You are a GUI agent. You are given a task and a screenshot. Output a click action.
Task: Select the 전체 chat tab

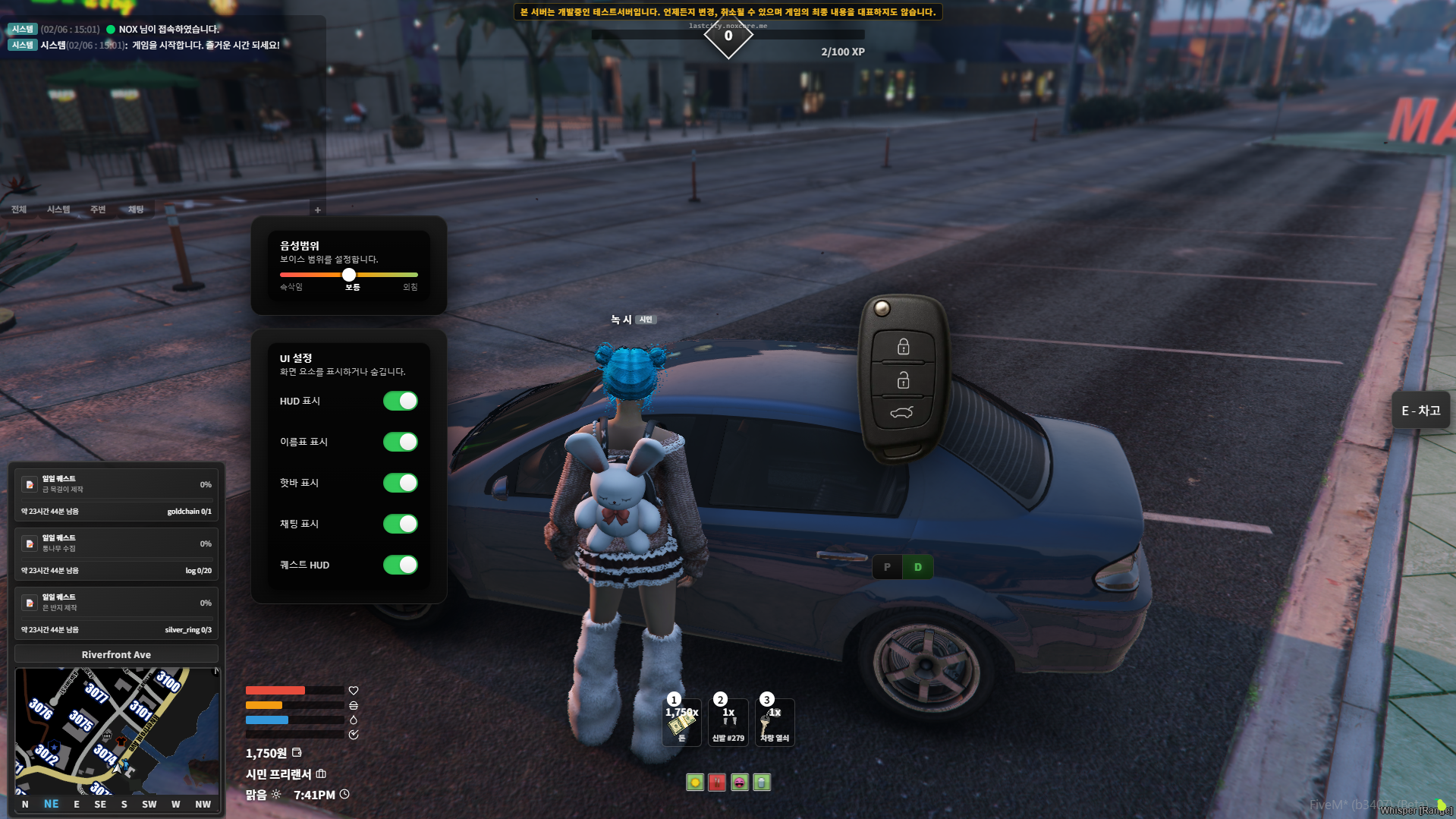tap(19, 209)
